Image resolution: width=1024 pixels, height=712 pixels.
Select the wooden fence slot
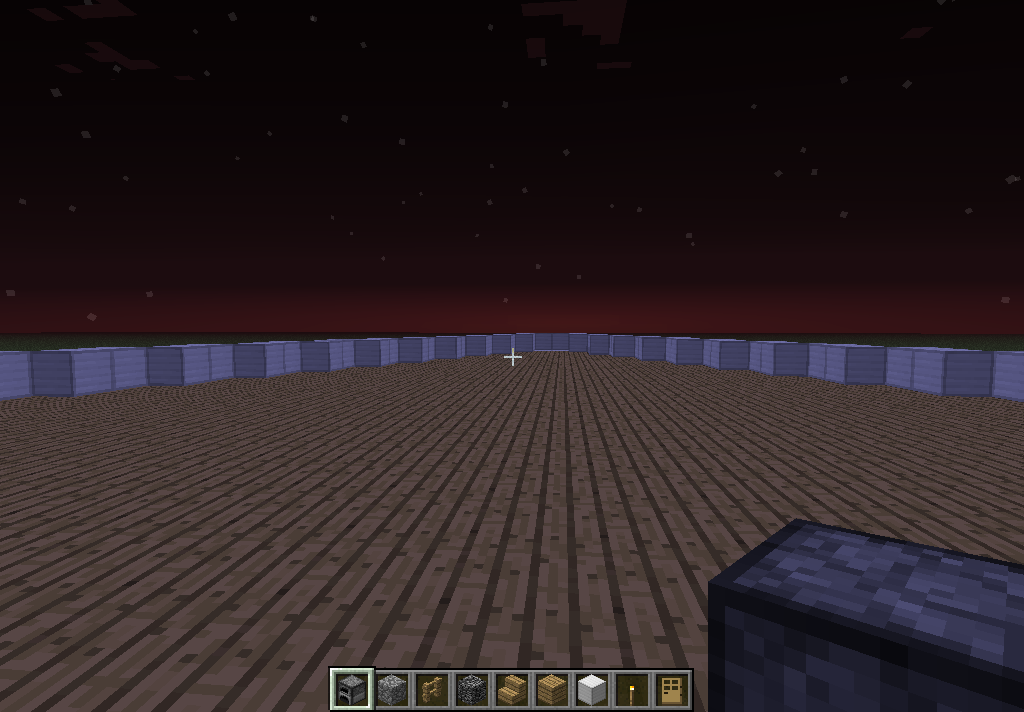click(x=432, y=689)
